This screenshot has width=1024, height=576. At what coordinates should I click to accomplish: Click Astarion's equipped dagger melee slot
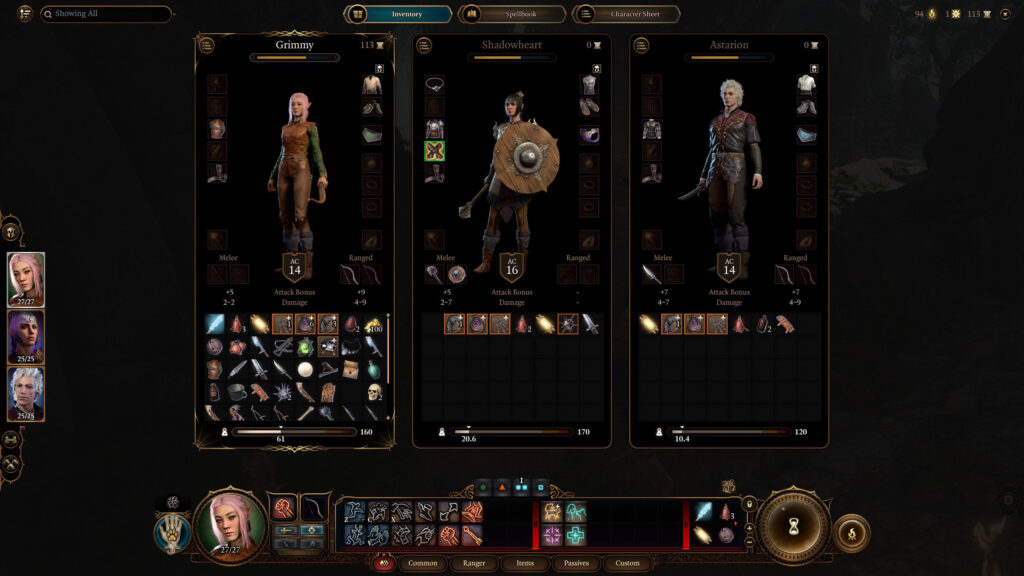tap(651, 274)
